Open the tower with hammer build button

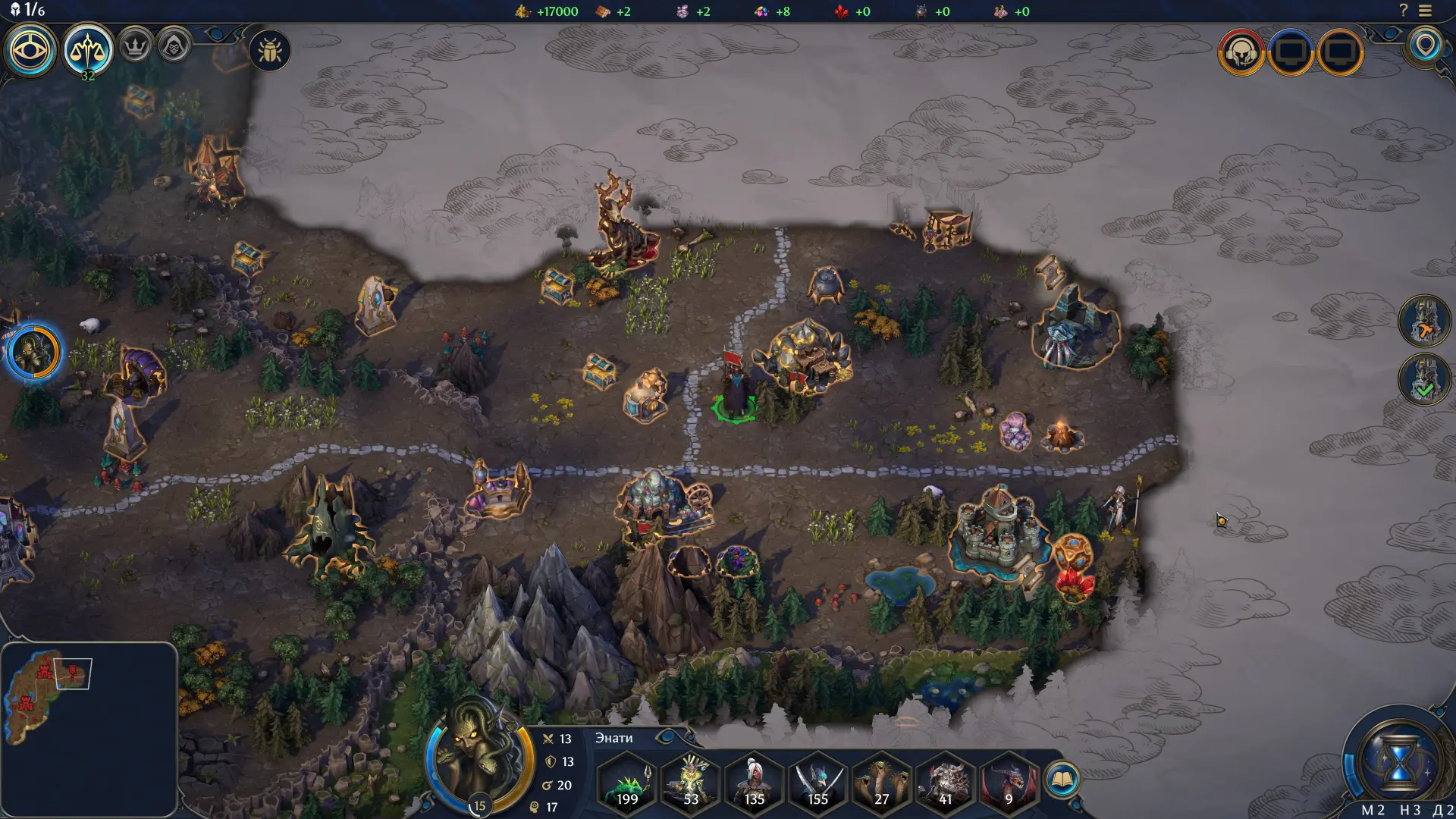(1424, 322)
